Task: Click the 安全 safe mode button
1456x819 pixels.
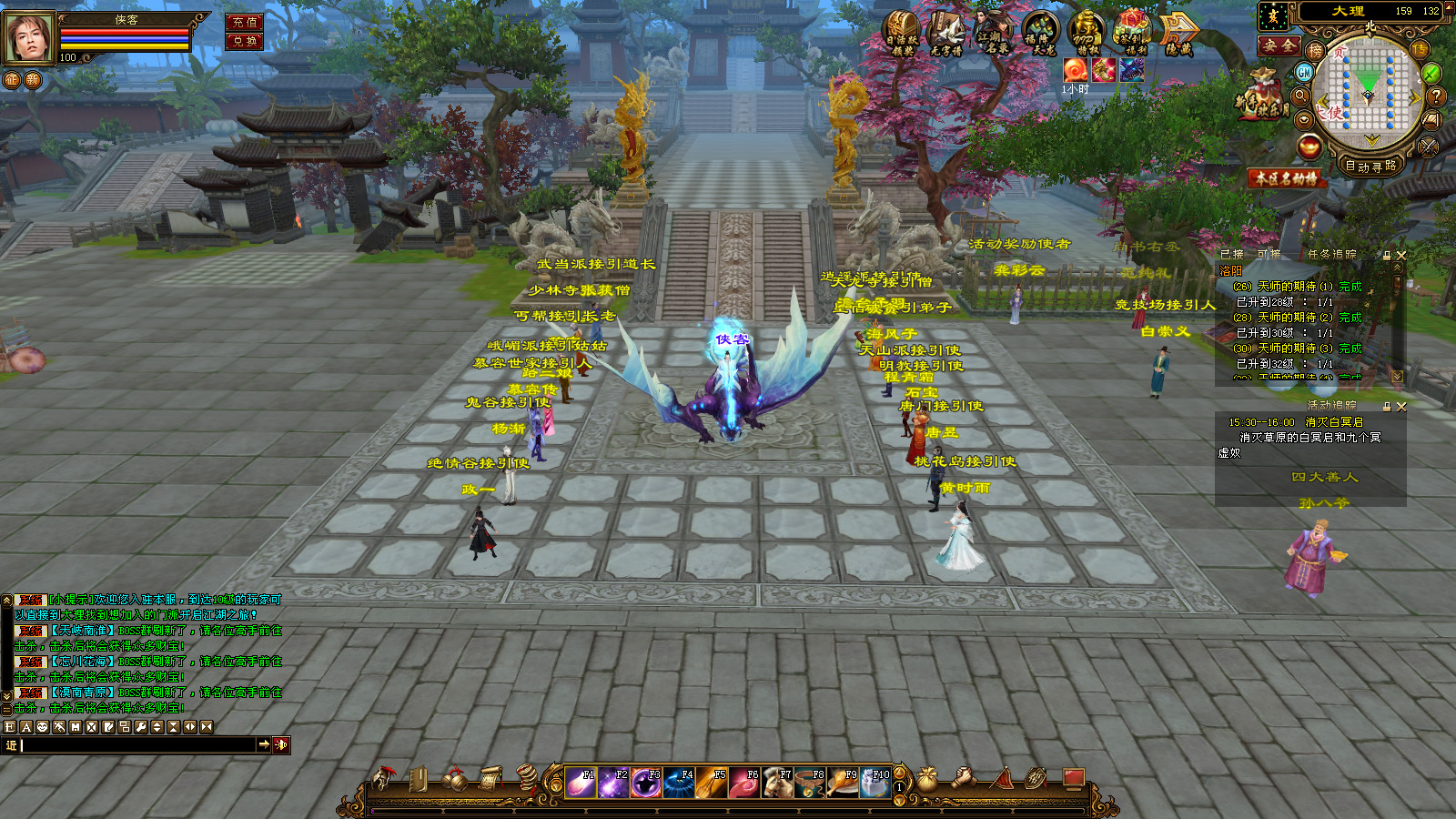Action: (1279, 45)
